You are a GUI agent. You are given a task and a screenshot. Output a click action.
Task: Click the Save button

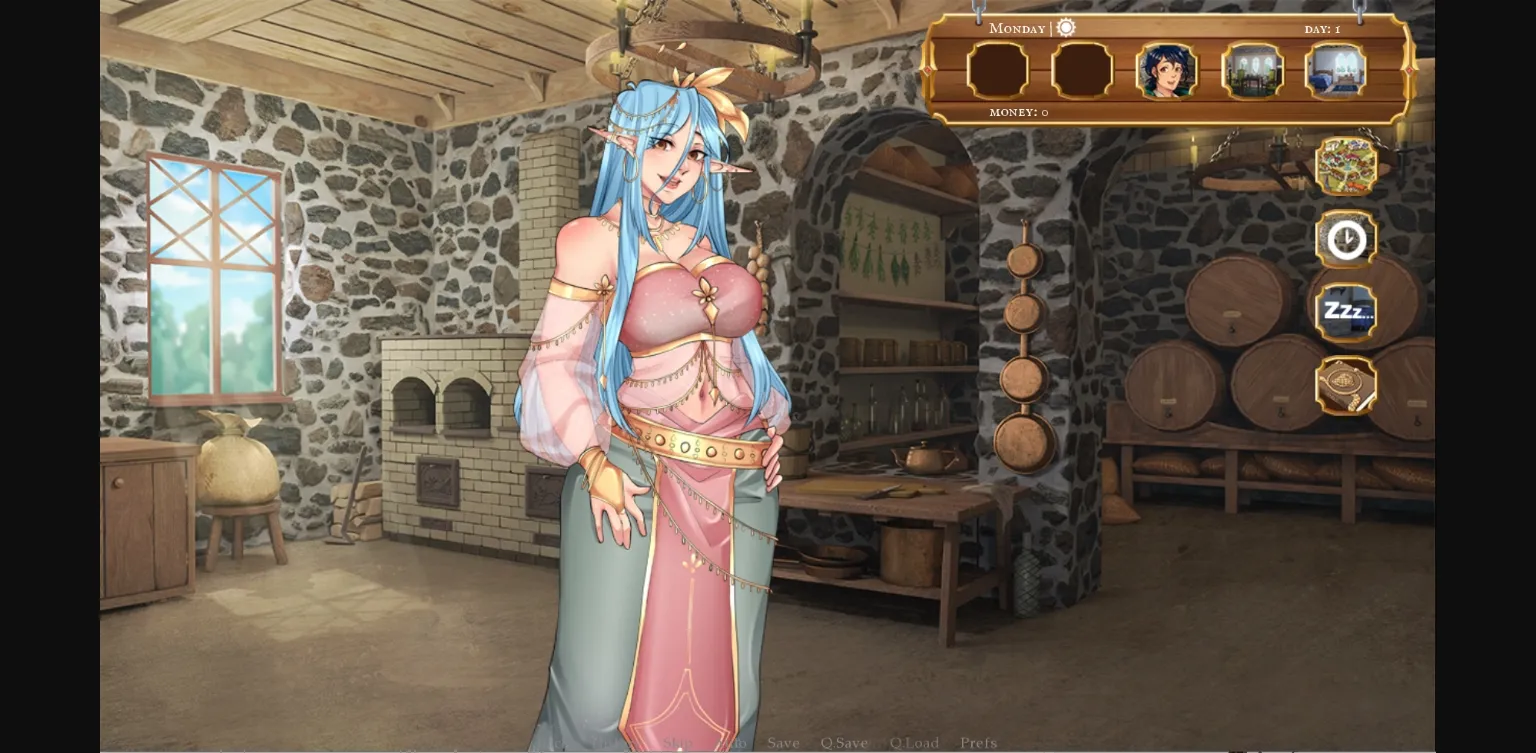coord(784,743)
